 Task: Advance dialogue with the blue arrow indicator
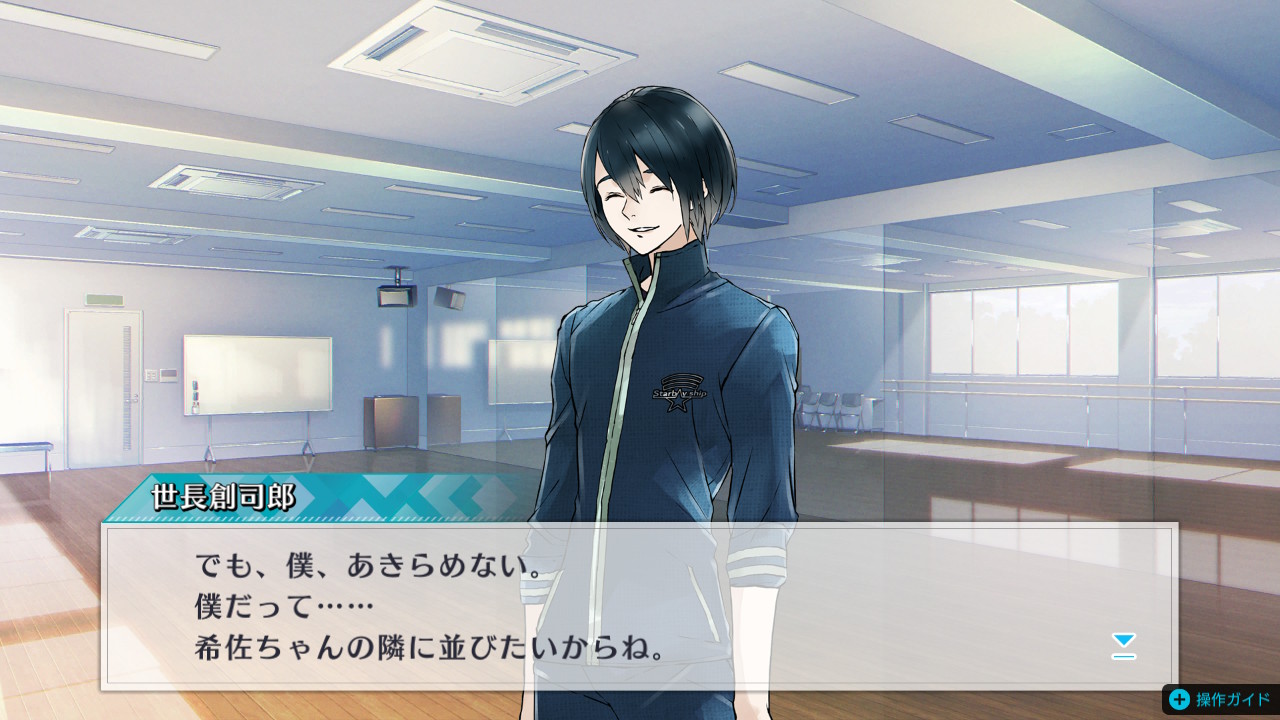click(x=1124, y=646)
